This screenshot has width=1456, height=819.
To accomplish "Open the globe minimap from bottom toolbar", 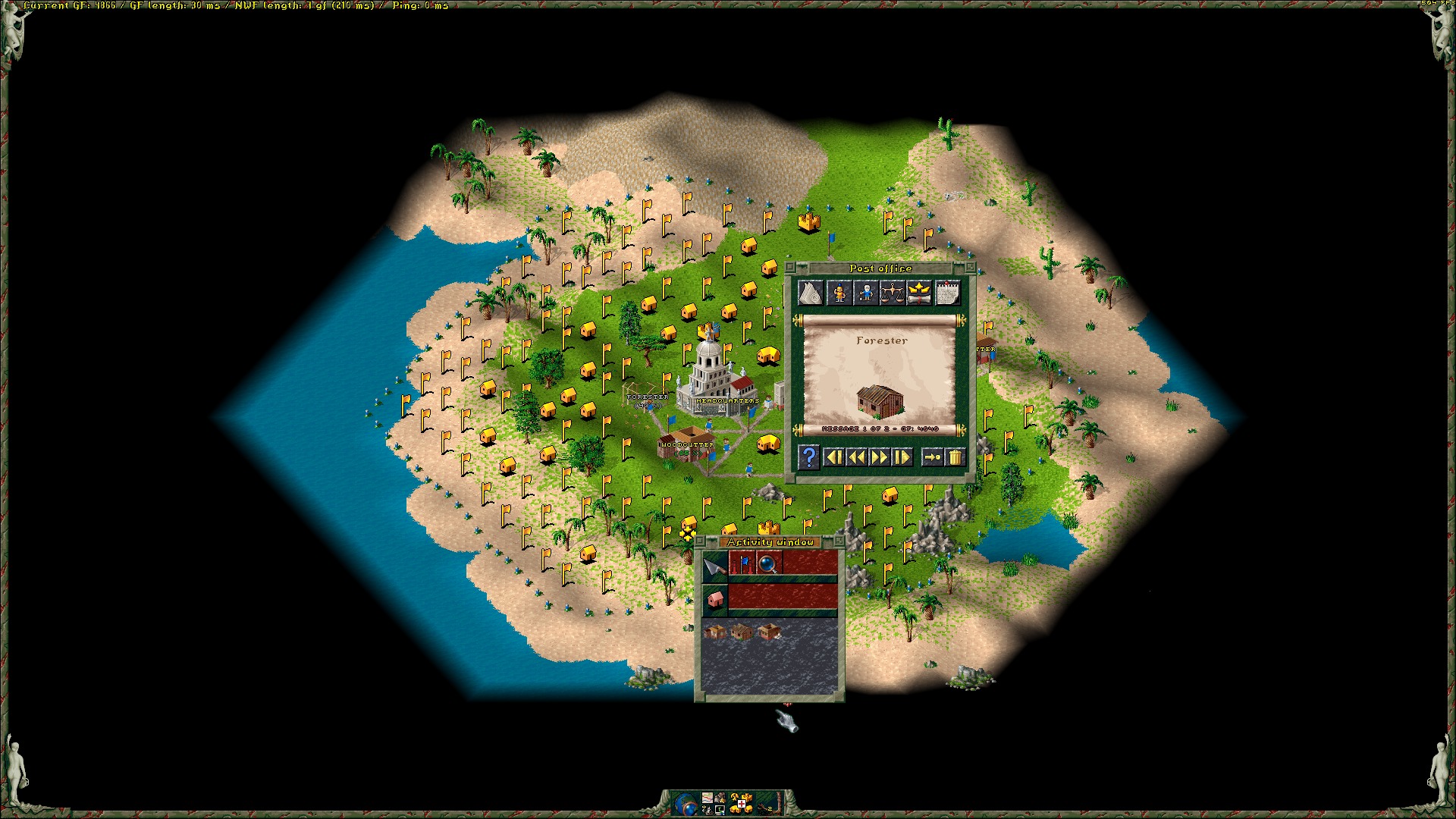I will [687, 802].
